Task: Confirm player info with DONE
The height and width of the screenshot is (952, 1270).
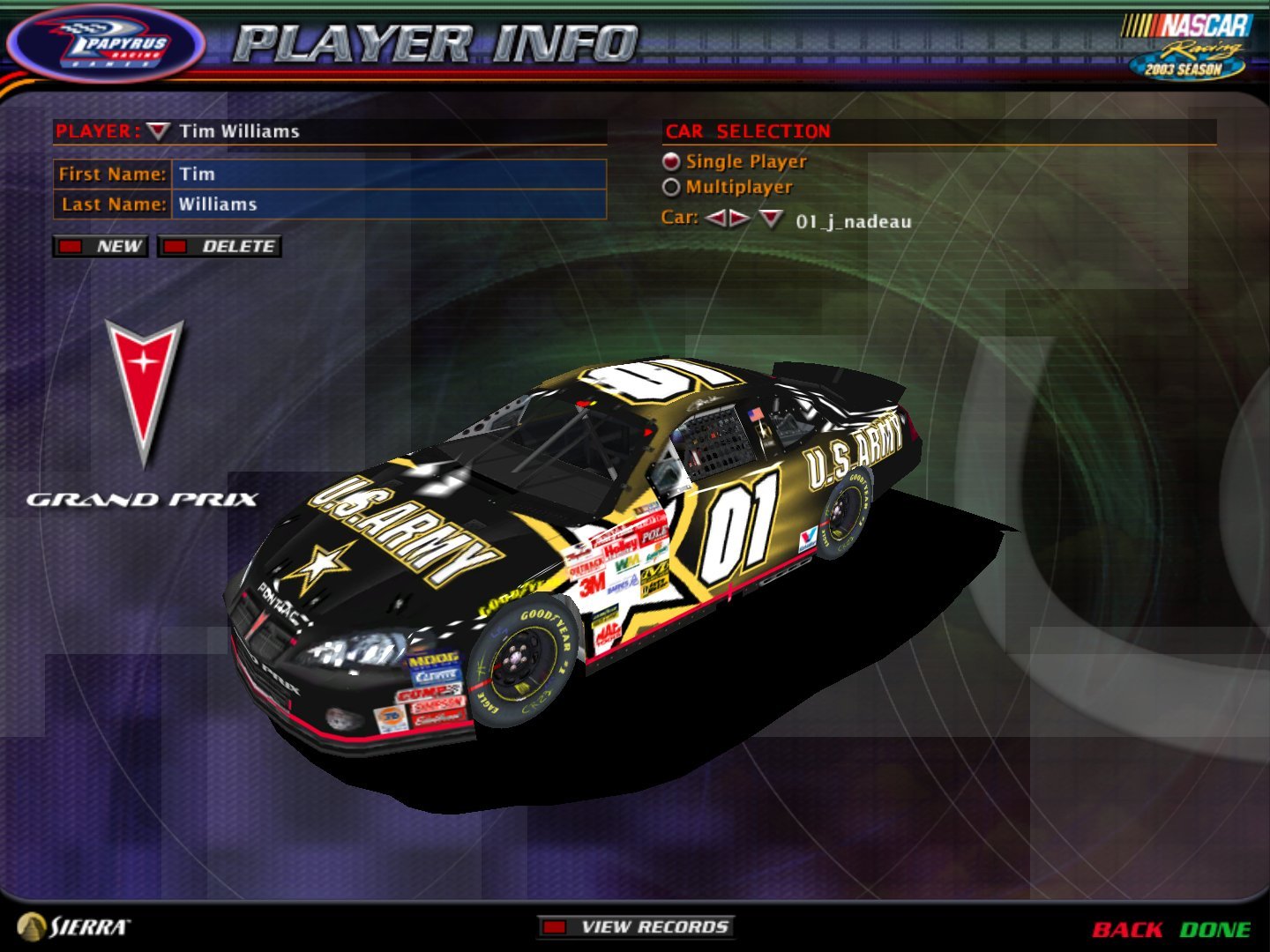Action: point(1217,928)
